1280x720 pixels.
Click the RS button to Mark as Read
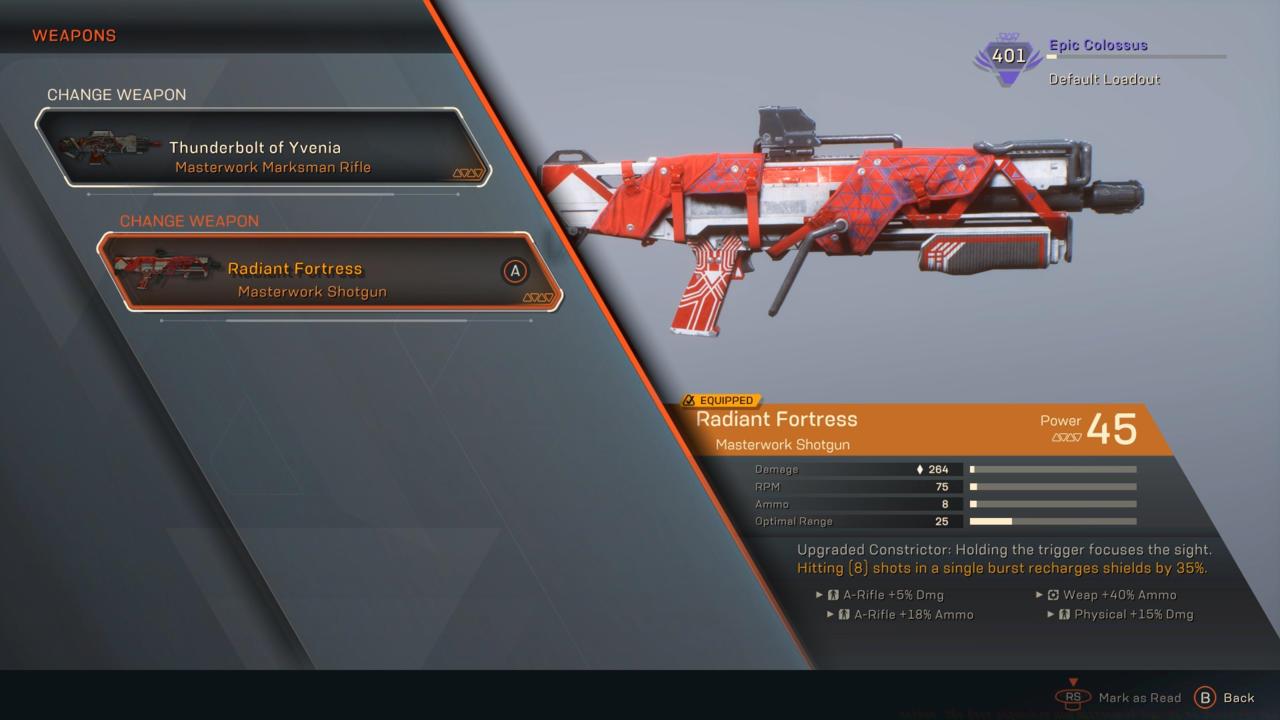click(1072, 697)
